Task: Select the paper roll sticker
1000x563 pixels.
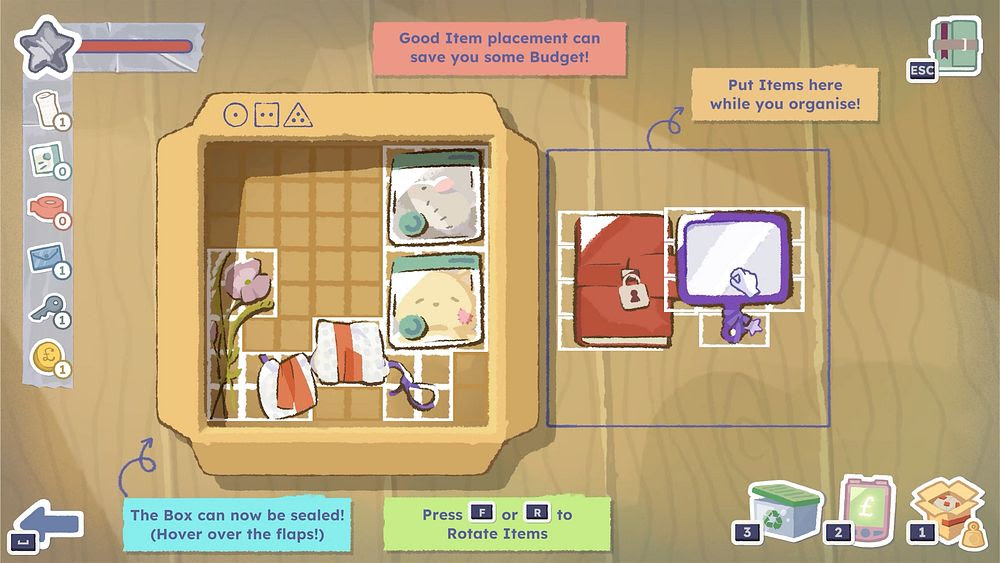Action: click(x=46, y=108)
